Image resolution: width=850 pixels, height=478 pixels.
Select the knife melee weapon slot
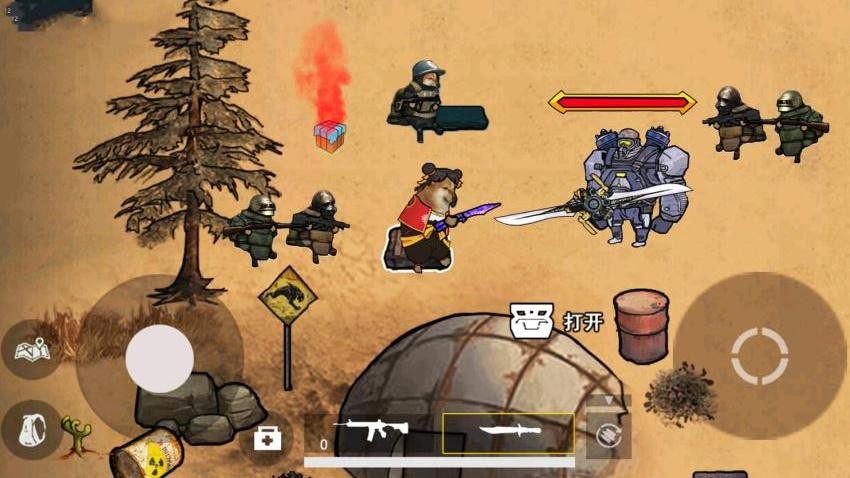tap(509, 433)
